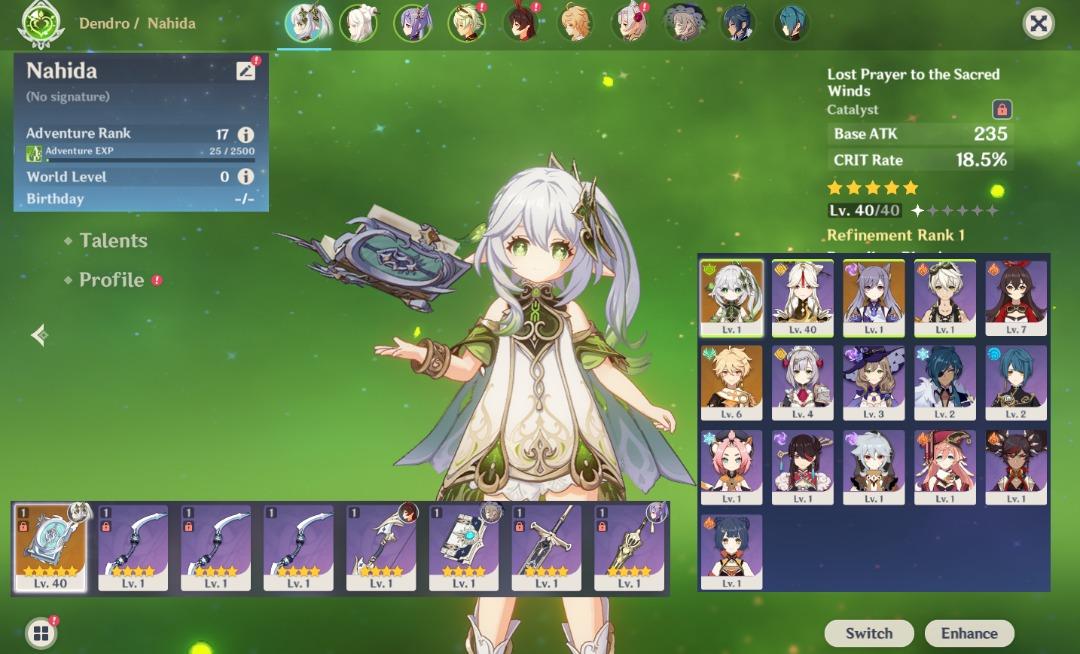The image size is (1080, 654).
Task: Select Amber's Lv. 7 character card
Action: click(x=1016, y=298)
